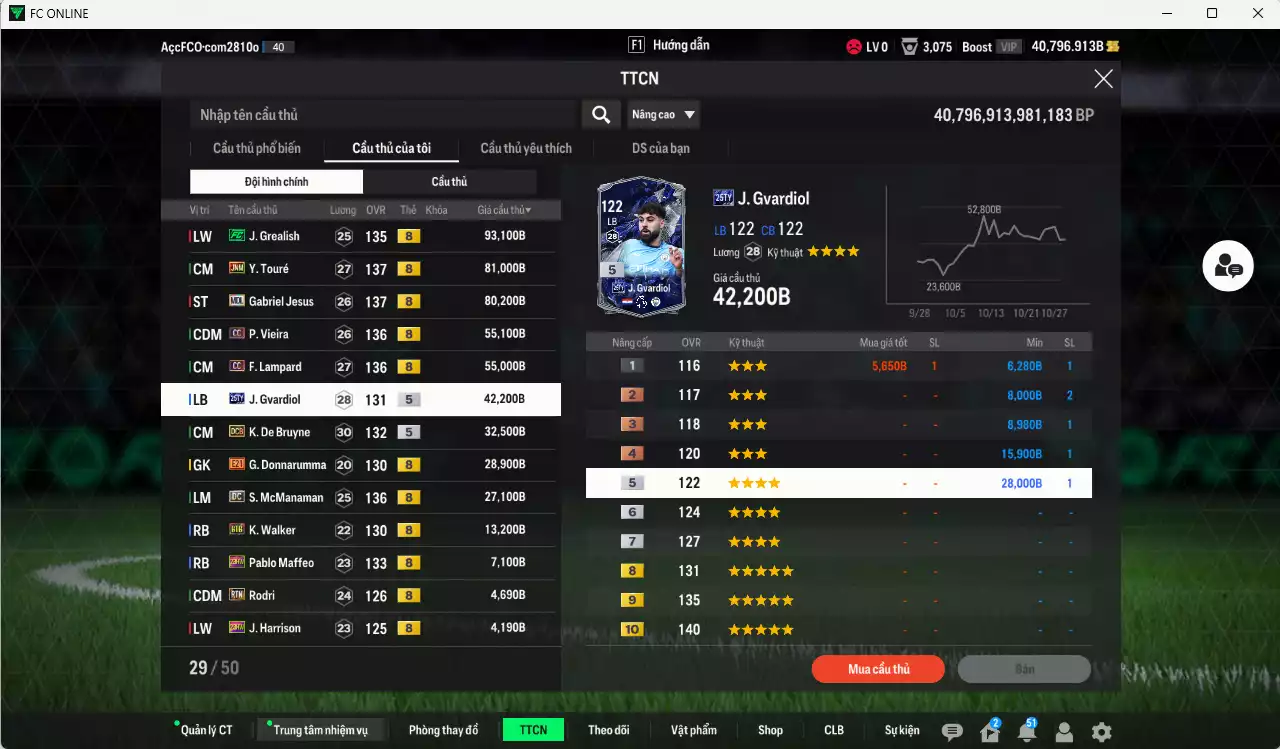Viewport: 1280px width, 749px height.
Task: Open the Nâng cao filter dropdown
Action: (663, 114)
